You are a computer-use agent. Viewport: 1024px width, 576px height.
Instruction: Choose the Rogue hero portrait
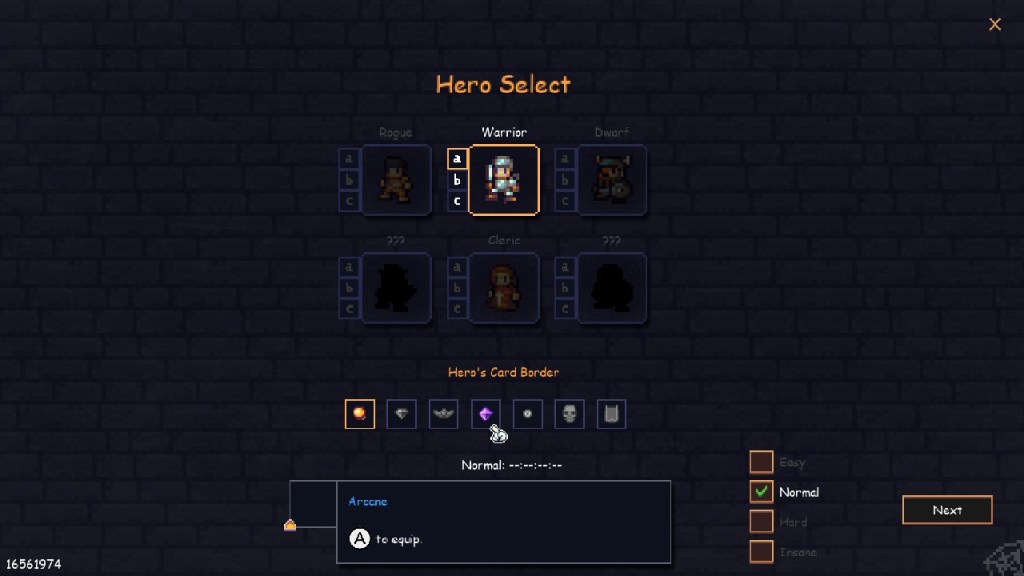[396, 180]
